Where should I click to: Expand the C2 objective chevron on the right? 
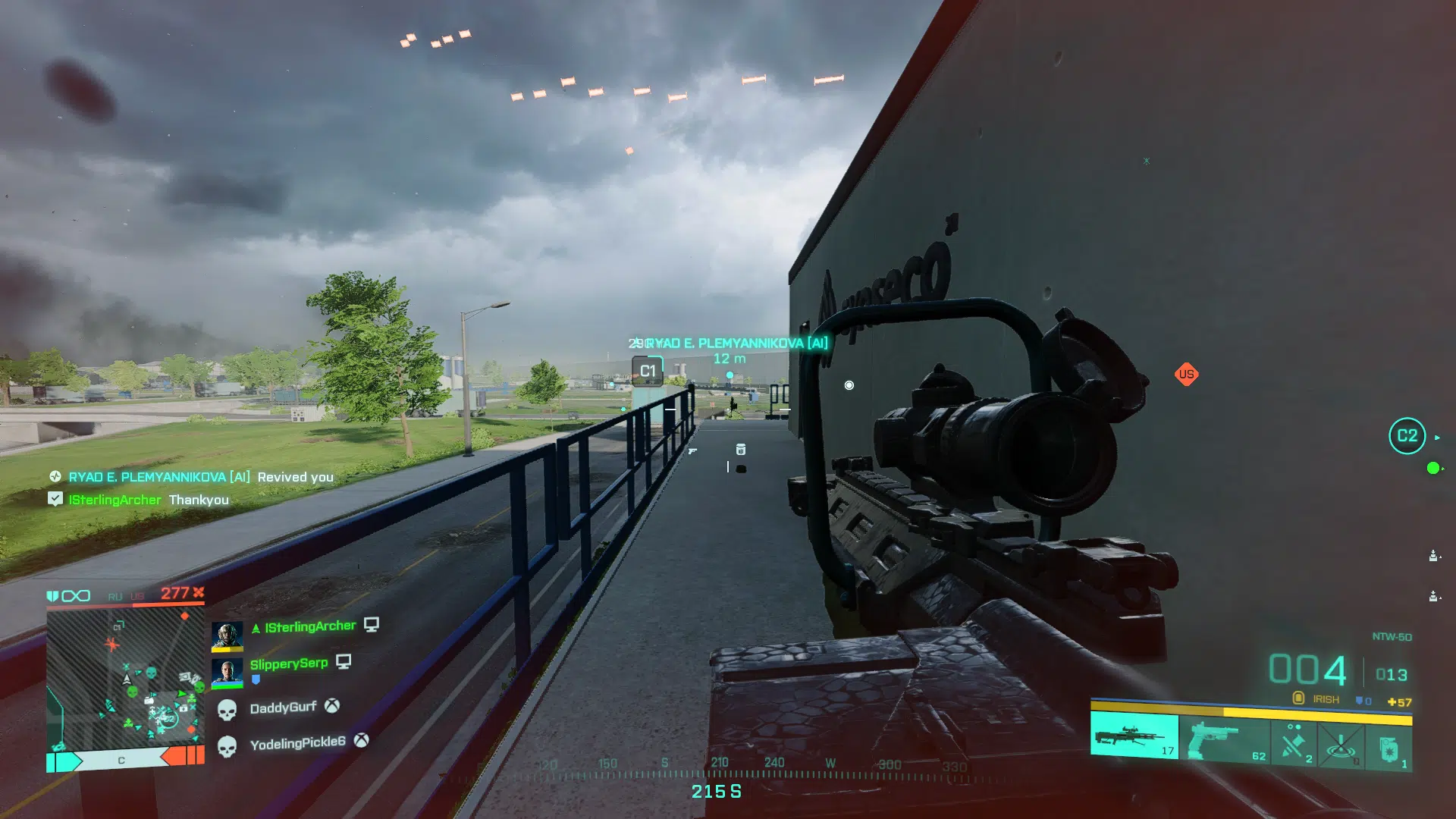tap(1437, 437)
